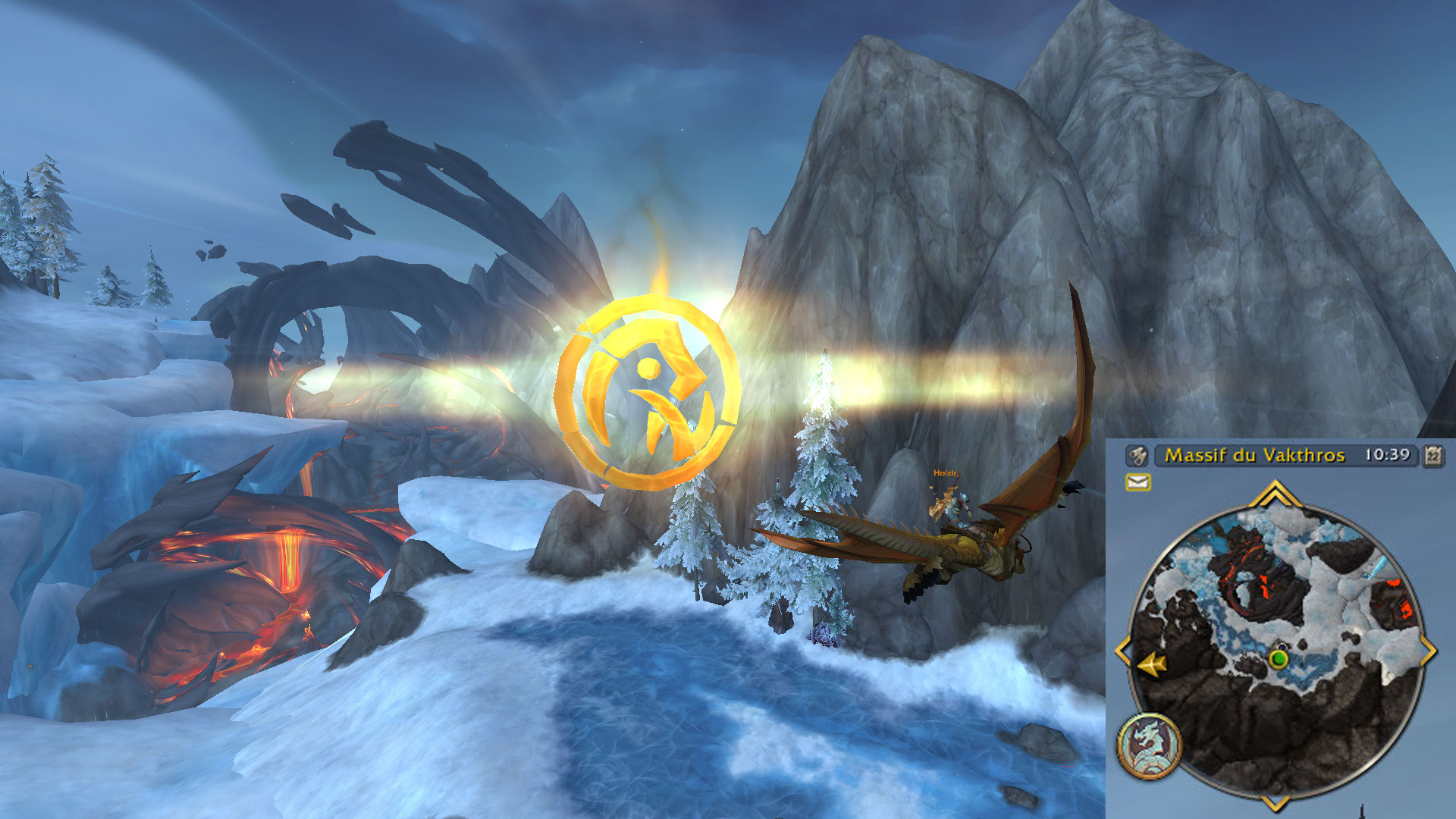The height and width of the screenshot is (819, 1456).
Task: Check the mail envelope icon
Action: [x=1138, y=482]
